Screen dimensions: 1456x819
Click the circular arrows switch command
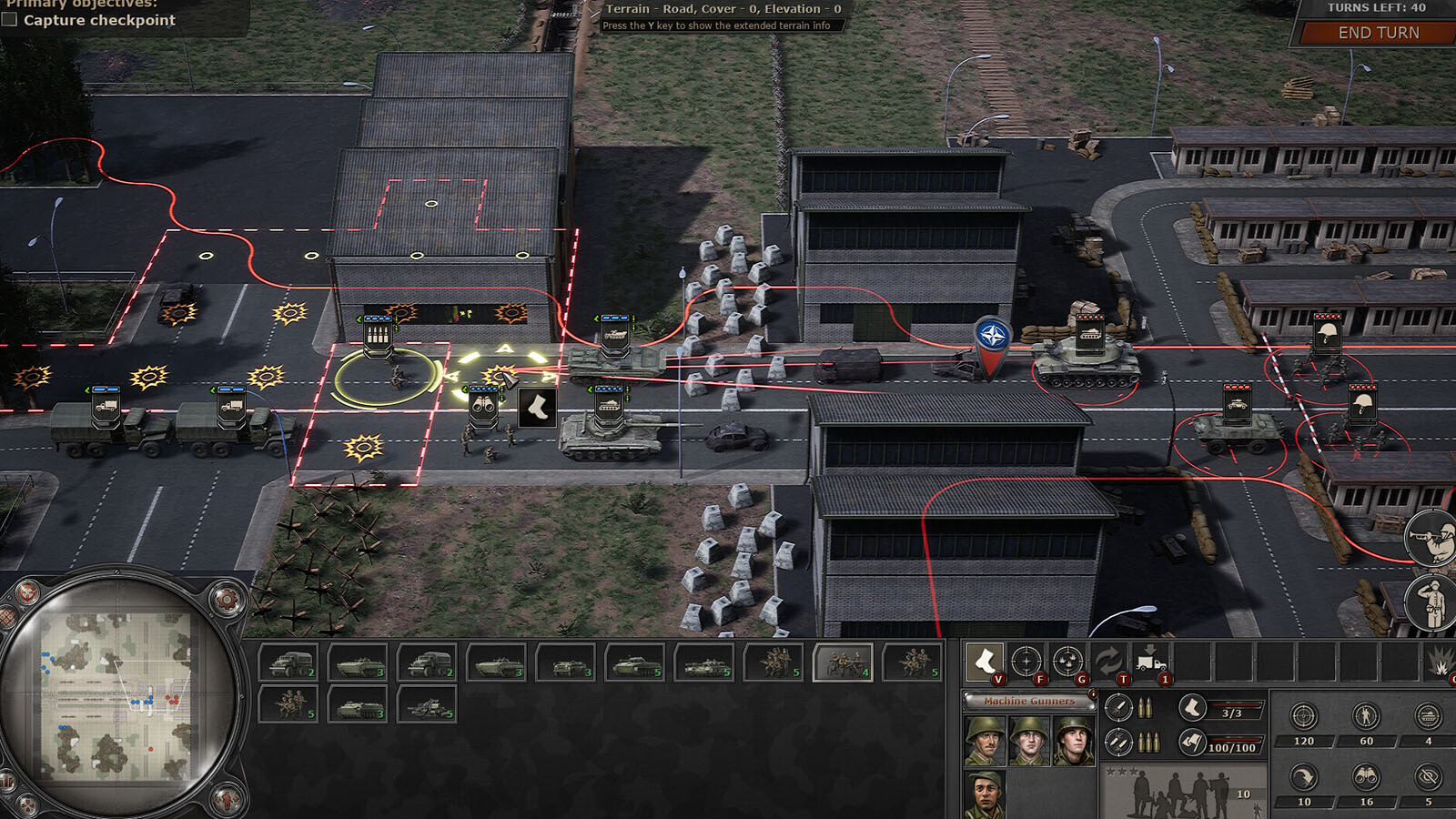[x=1108, y=662]
